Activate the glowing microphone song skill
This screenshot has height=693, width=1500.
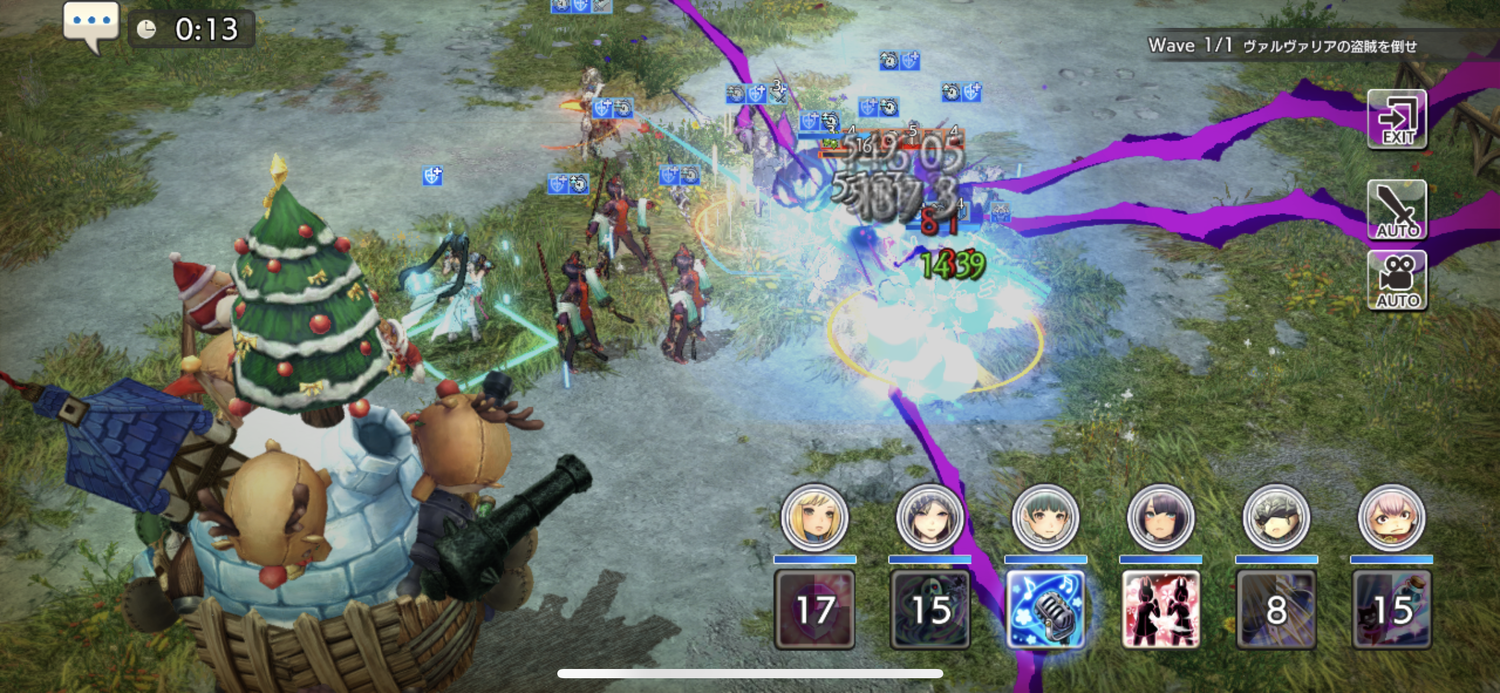tap(1046, 609)
